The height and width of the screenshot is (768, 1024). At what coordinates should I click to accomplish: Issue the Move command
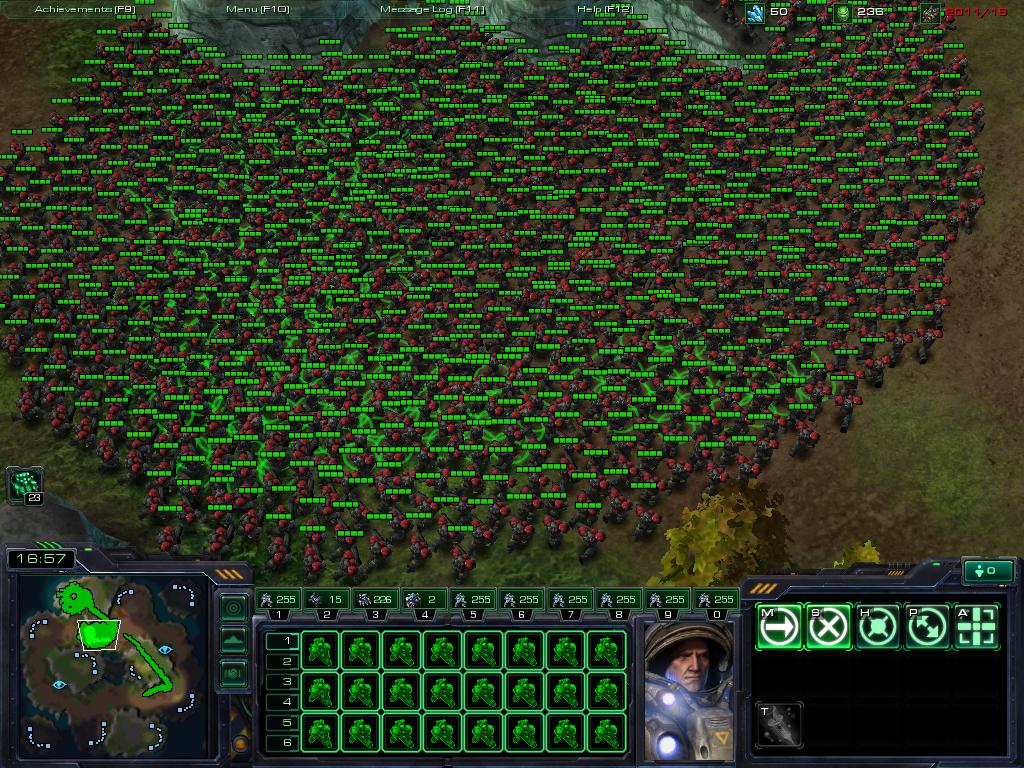(x=779, y=627)
